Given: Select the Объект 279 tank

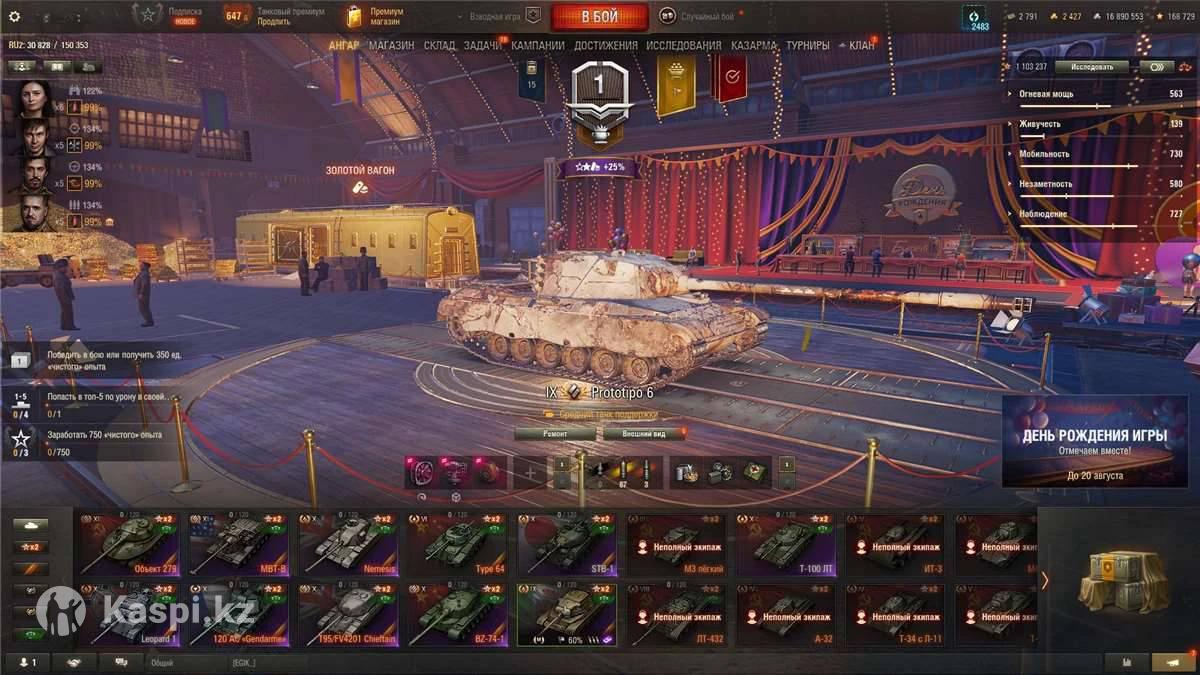Looking at the screenshot, I should click(x=130, y=544).
